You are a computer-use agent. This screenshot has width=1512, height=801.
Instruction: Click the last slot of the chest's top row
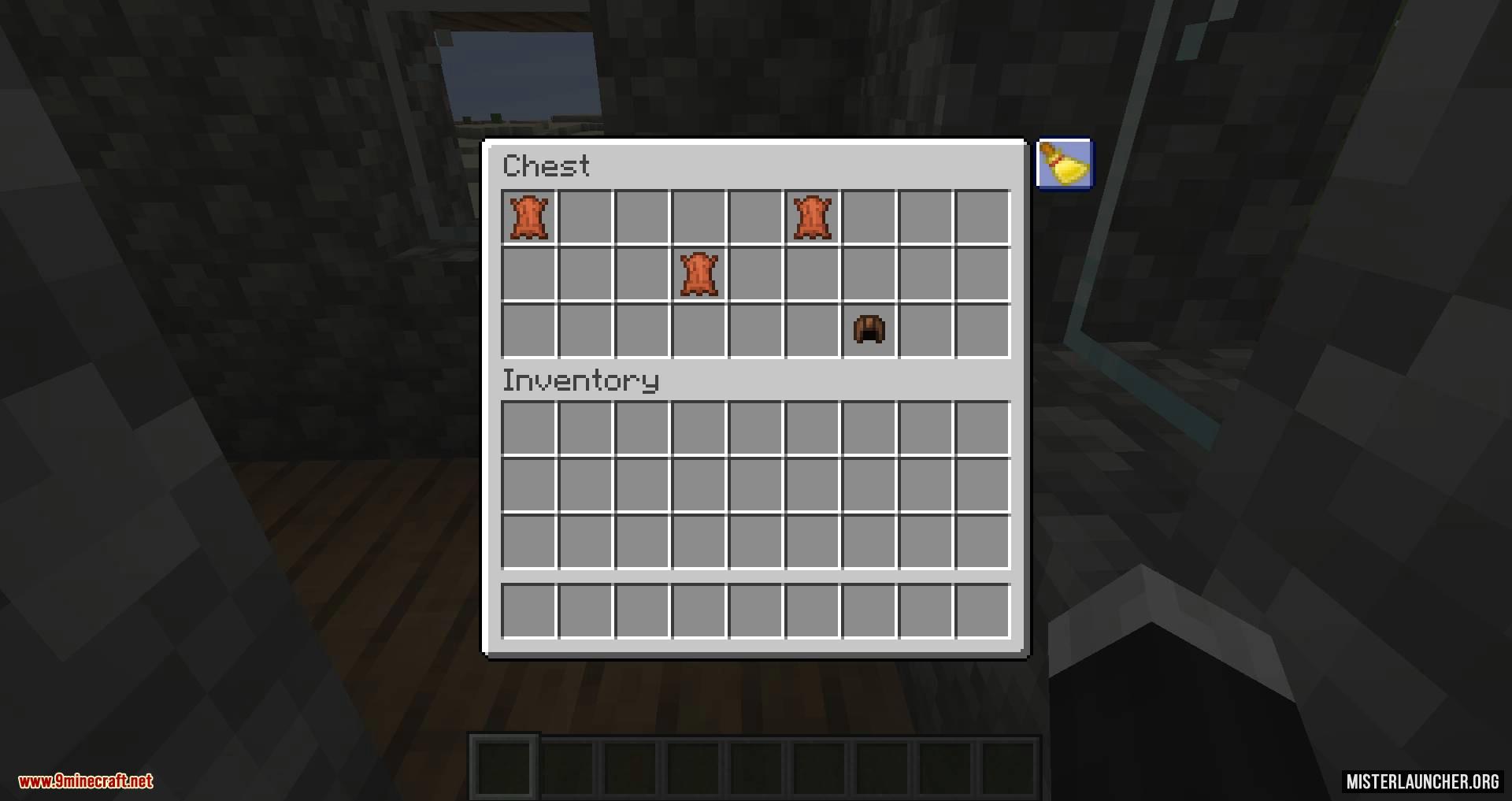pos(981,217)
